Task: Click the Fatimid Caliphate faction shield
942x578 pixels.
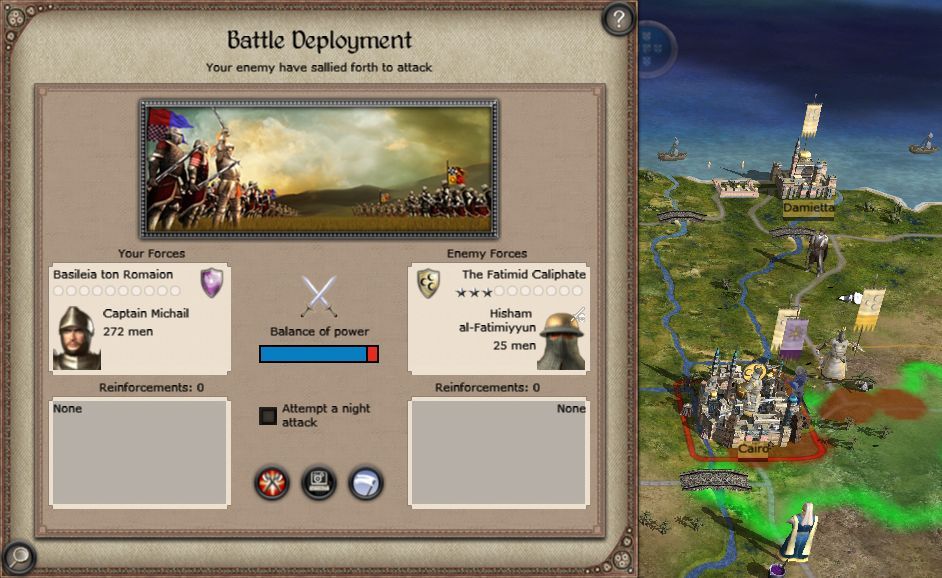Action: (429, 283)
